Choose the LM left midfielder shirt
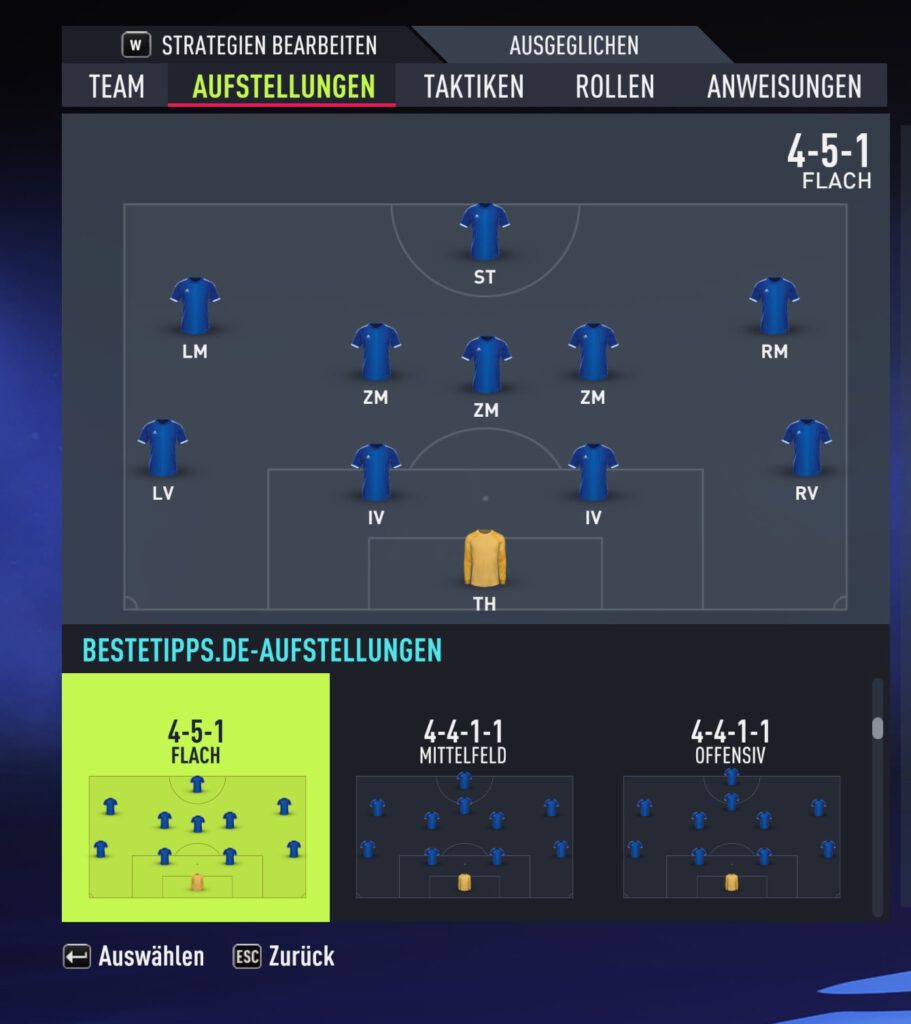Viewport: 911px width, 1024px height. 195,305
